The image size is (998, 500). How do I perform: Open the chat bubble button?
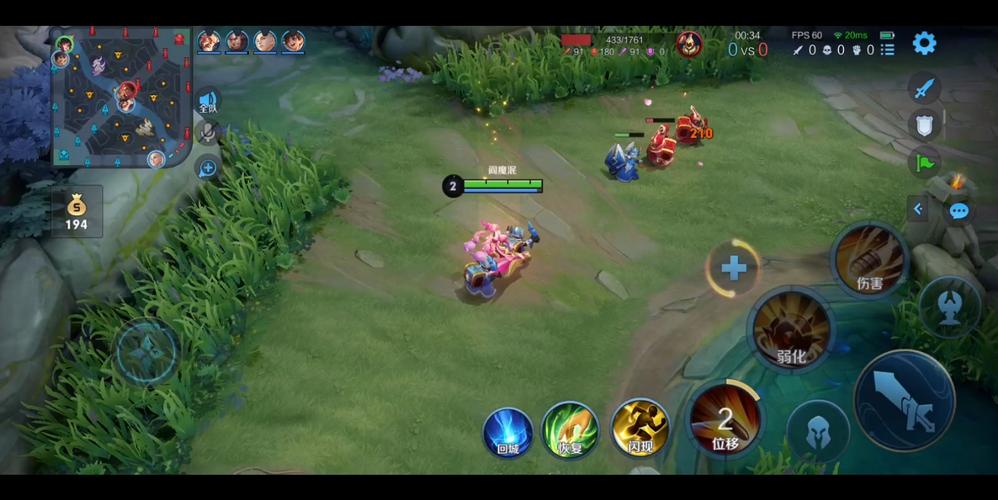958,211
